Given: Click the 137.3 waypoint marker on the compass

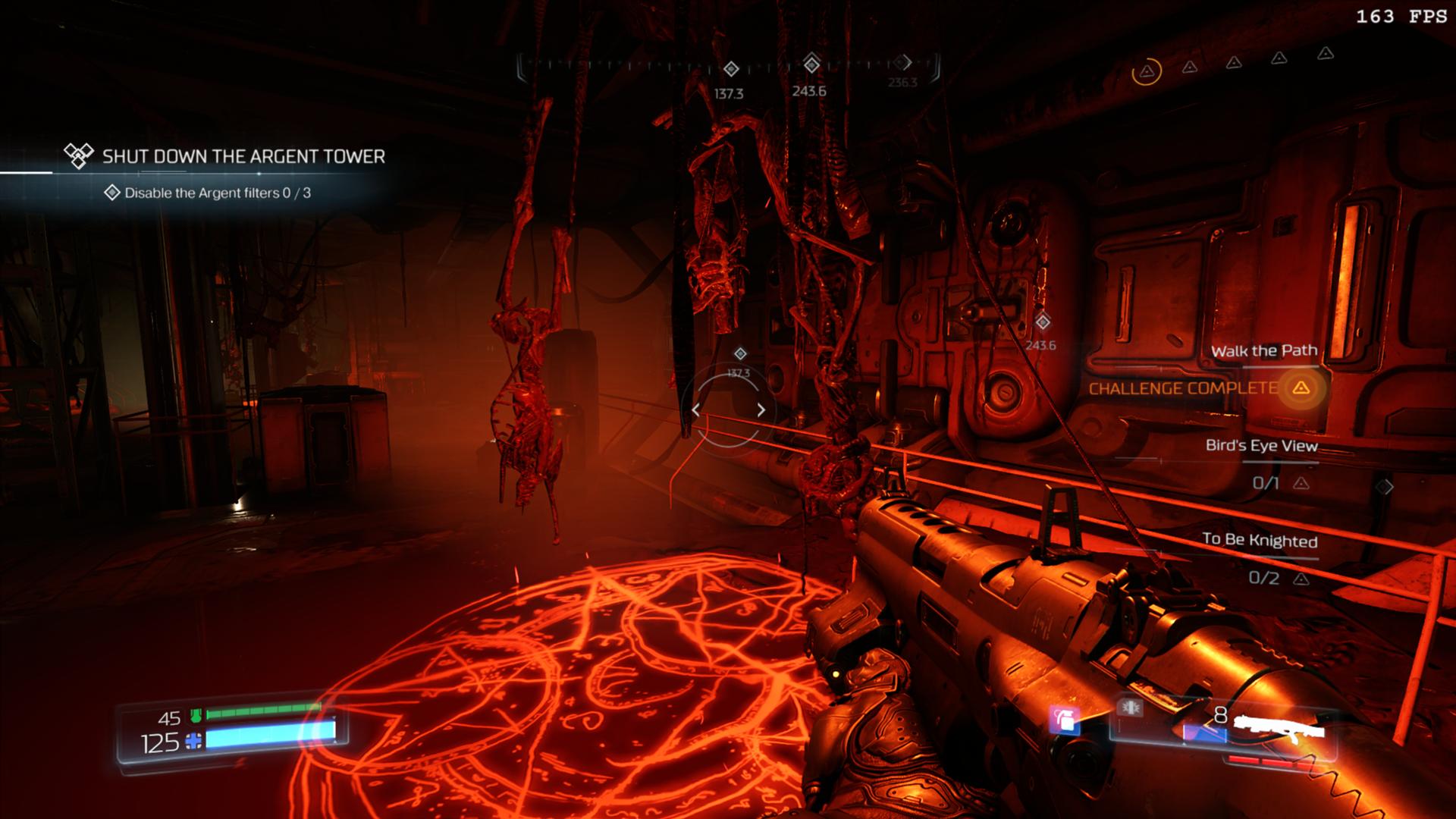Looking at the screenshot, I should [731, 70].
